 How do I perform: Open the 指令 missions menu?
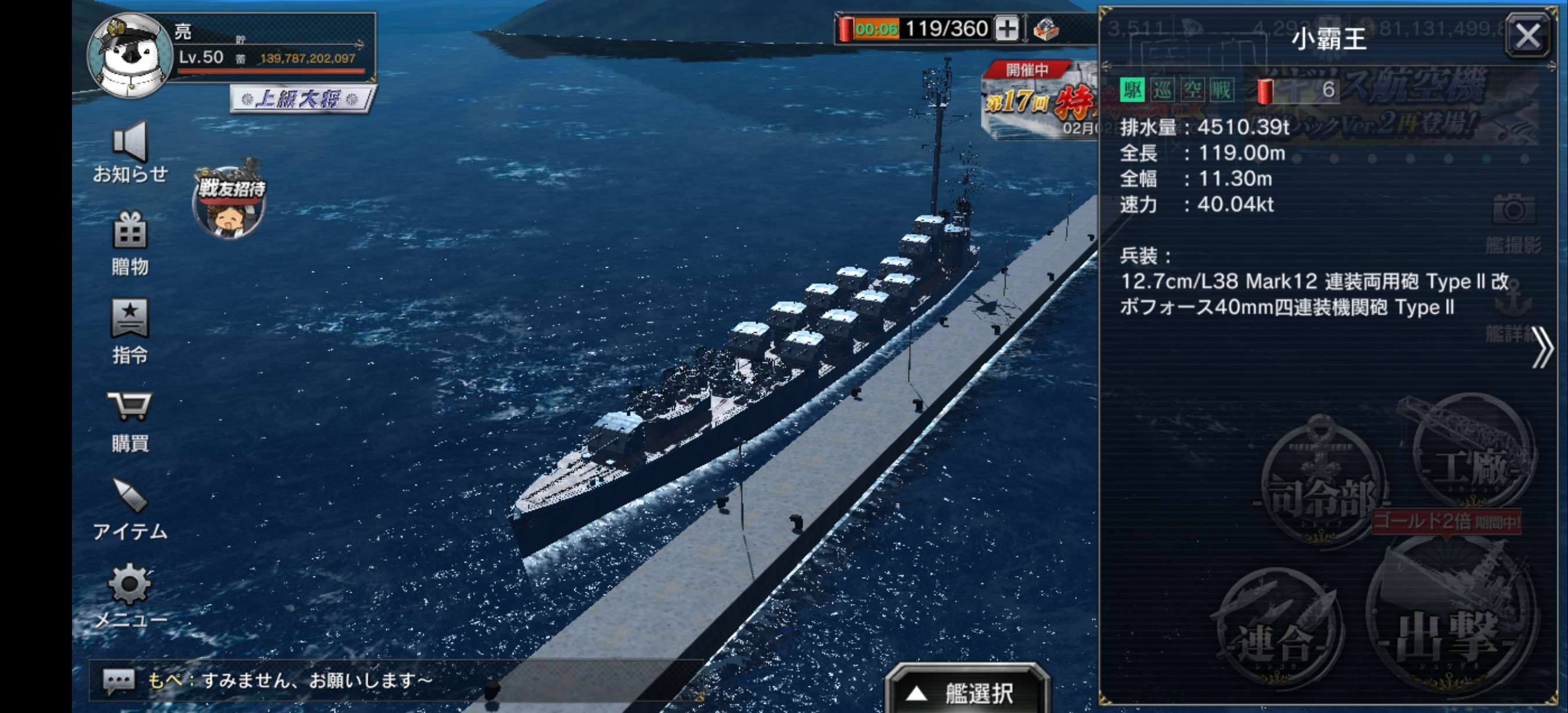point(130,330)
